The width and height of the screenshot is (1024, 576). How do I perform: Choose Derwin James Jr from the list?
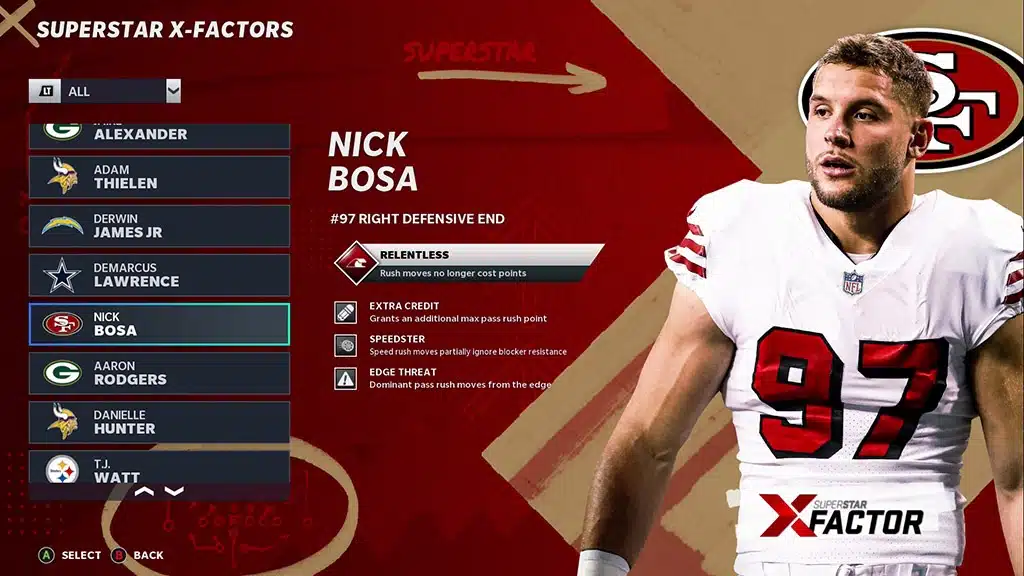coord(159,226)
